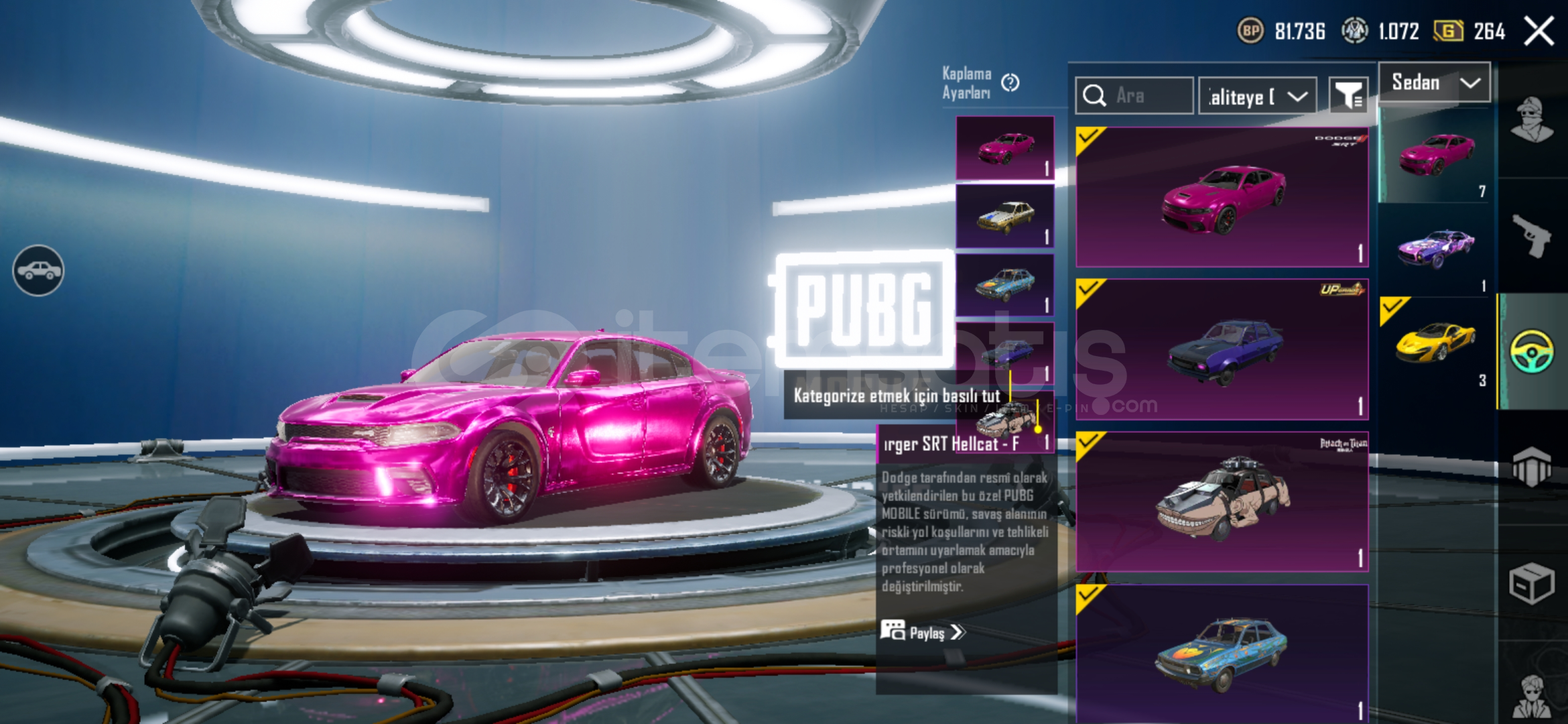1568x724 pixels.
Task: Open the parachute backpack tab
Action: [x=1531, y=466]
